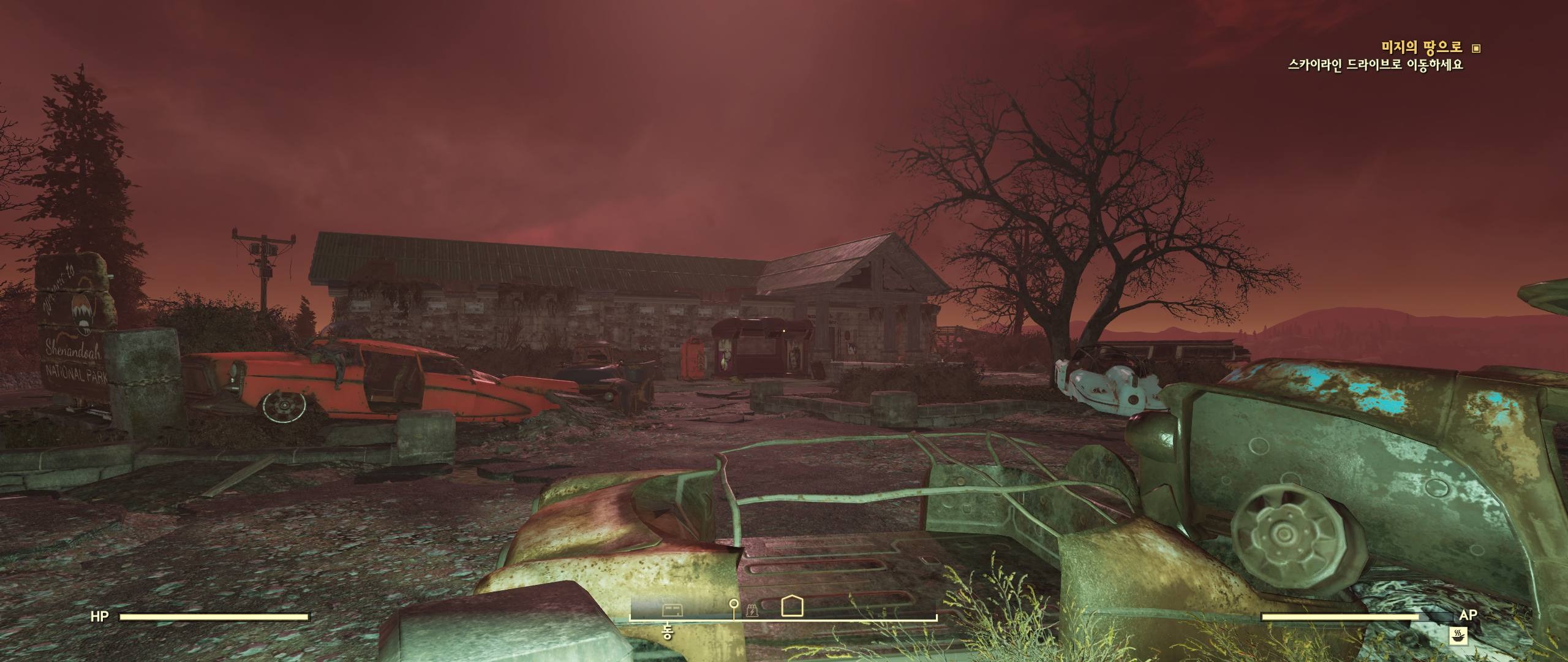Screen dimensions: 1568x662
Task: Select the round pin marker on the compass
Action: coord(734,606)
